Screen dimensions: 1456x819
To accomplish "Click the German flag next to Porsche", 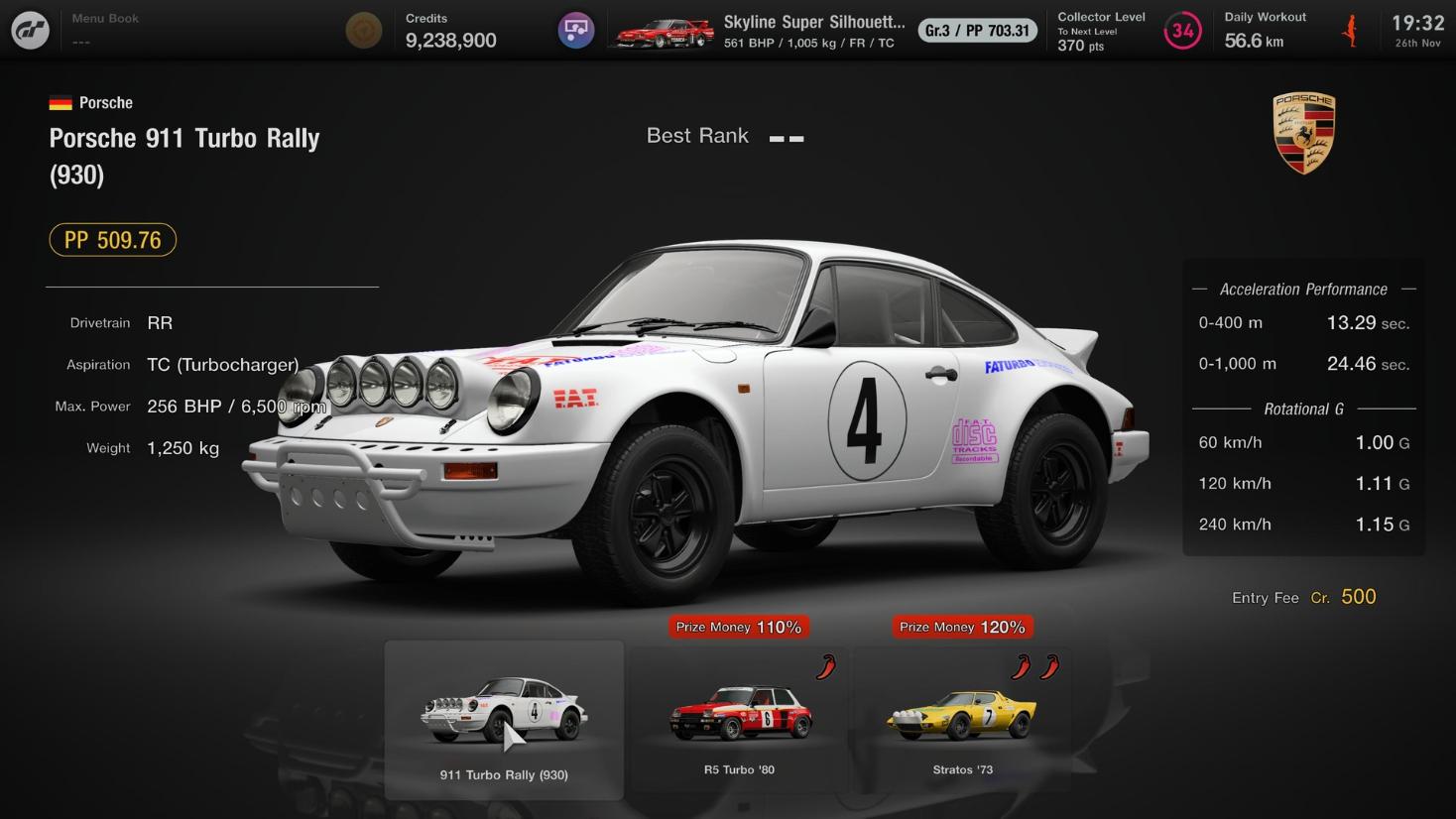I will (x=61, y=100).
